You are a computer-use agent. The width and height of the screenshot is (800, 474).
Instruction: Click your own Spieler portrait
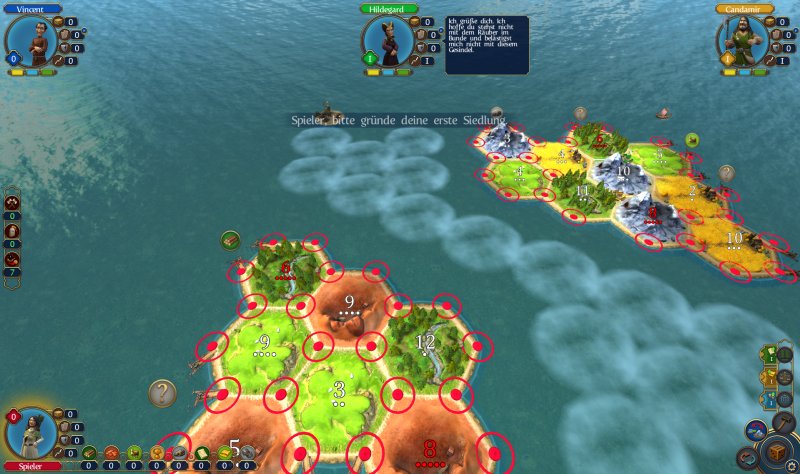28,432
